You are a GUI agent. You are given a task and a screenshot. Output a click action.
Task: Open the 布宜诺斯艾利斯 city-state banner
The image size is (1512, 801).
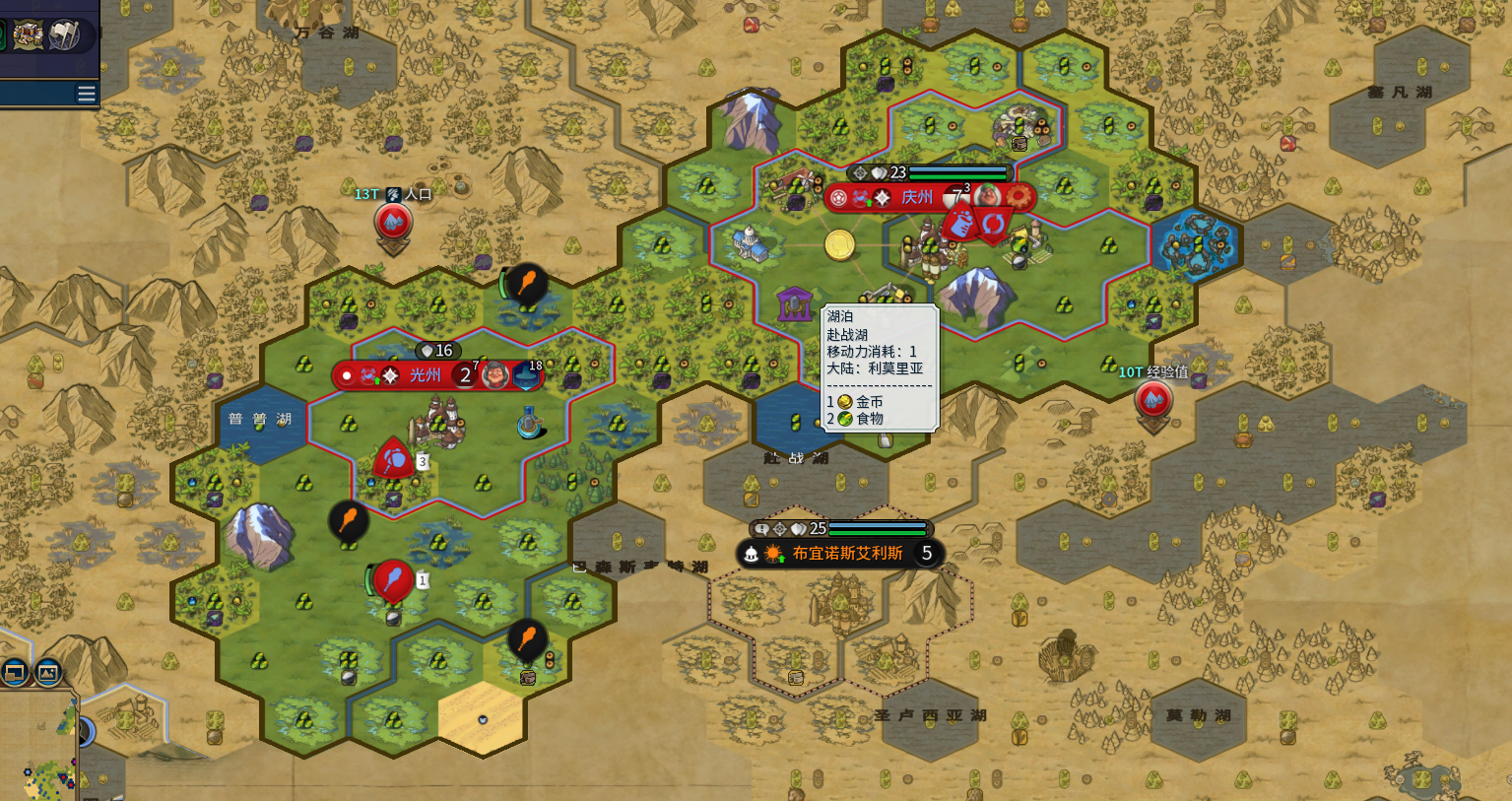(x=846, y=554)
